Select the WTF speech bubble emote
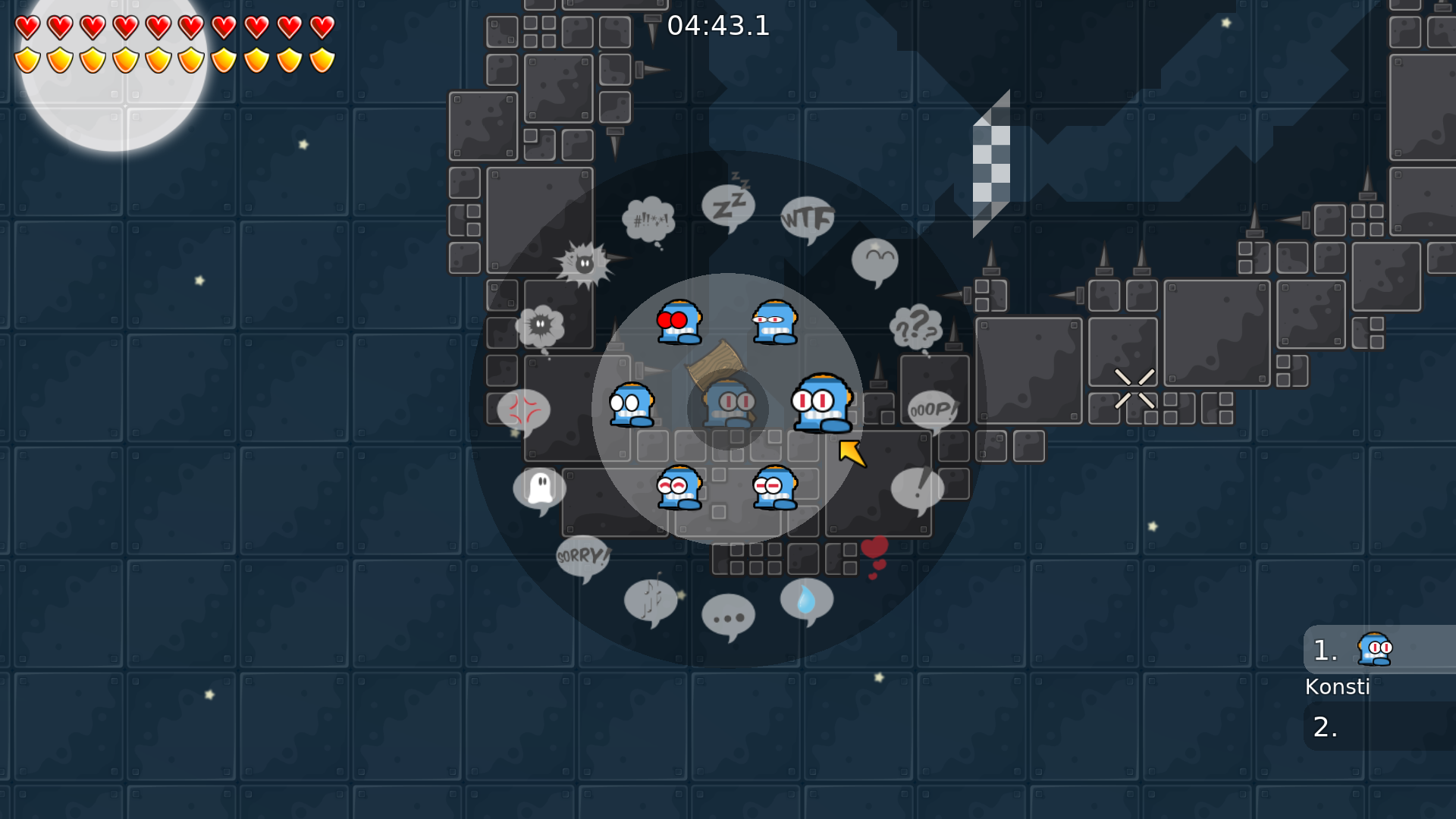The height and width of the screenshot is (819, 1456). [806, 218]
